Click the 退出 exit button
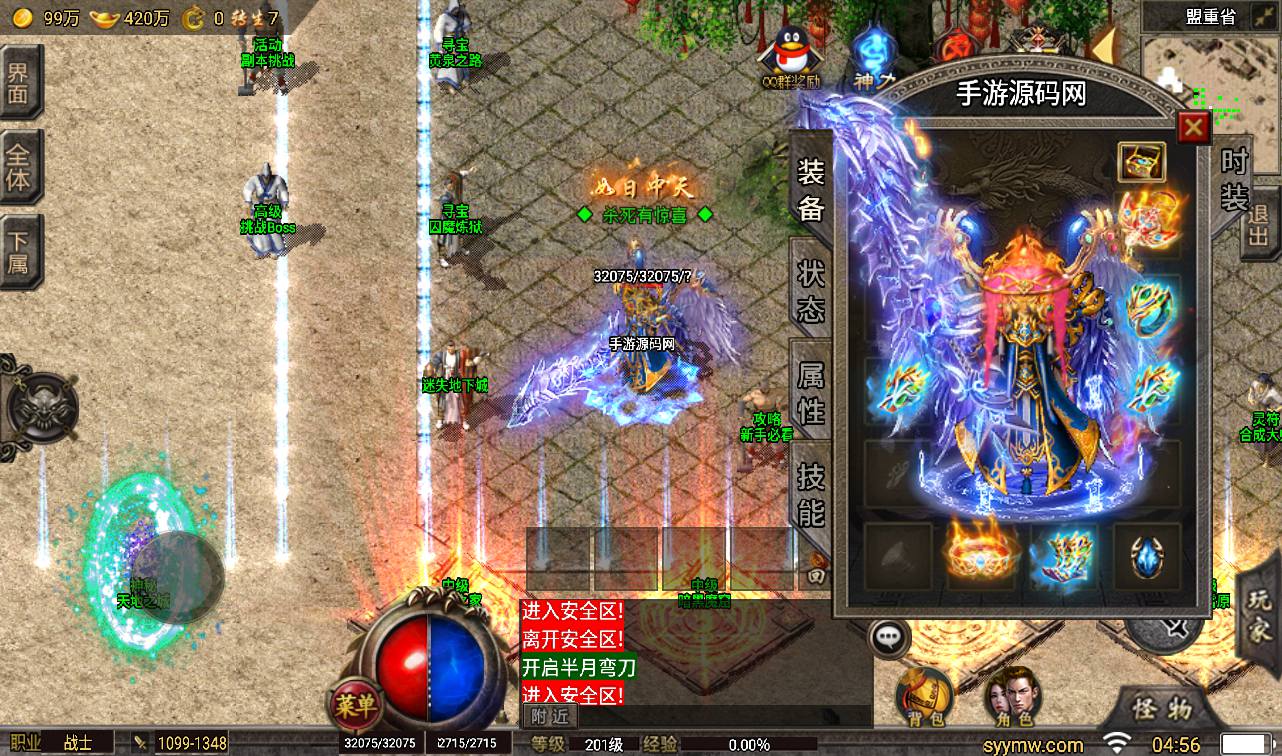The height and width of the screenshot is (756, 1282). pos(1259,226)
